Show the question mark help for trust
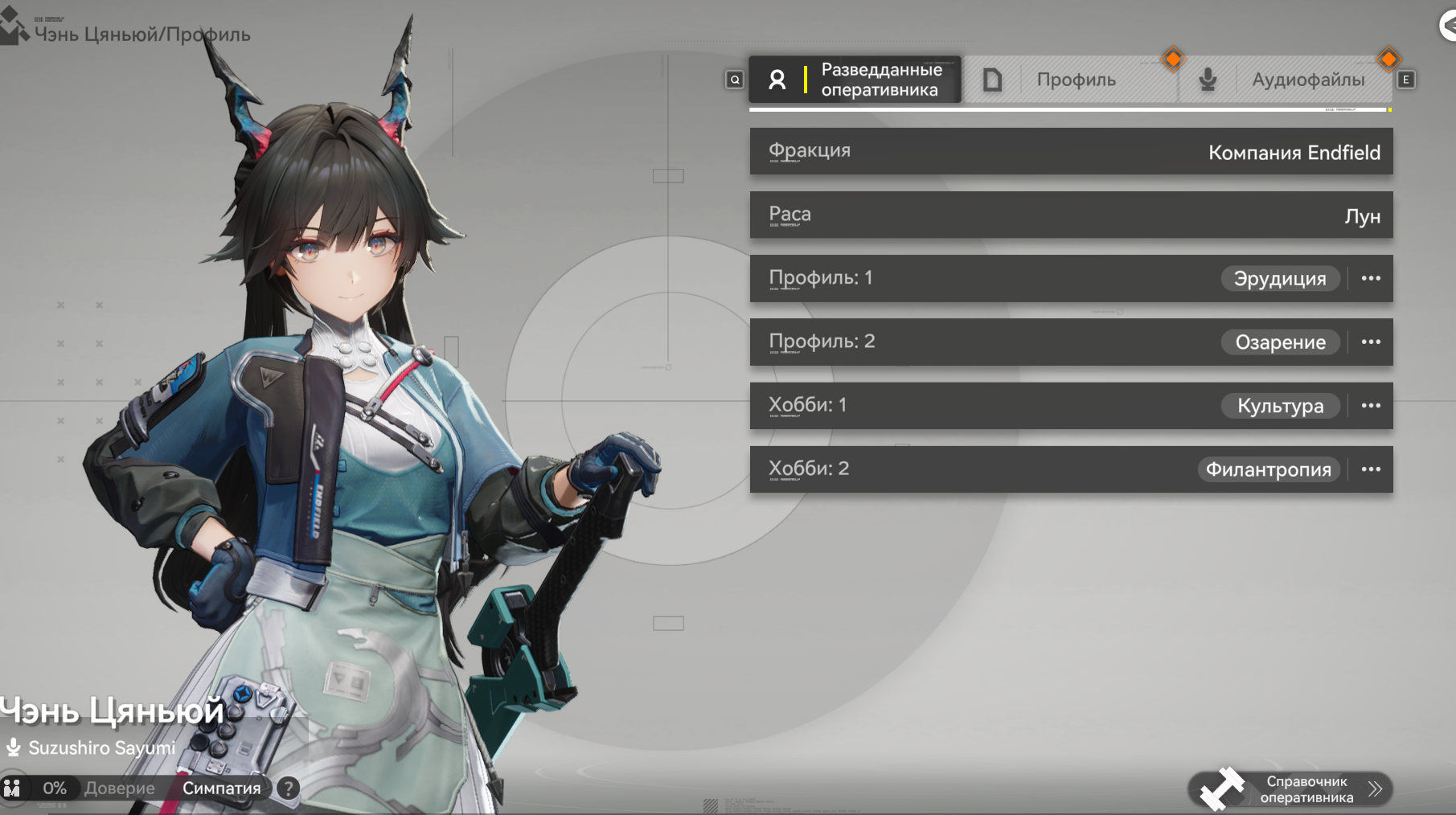 point(288,788)
